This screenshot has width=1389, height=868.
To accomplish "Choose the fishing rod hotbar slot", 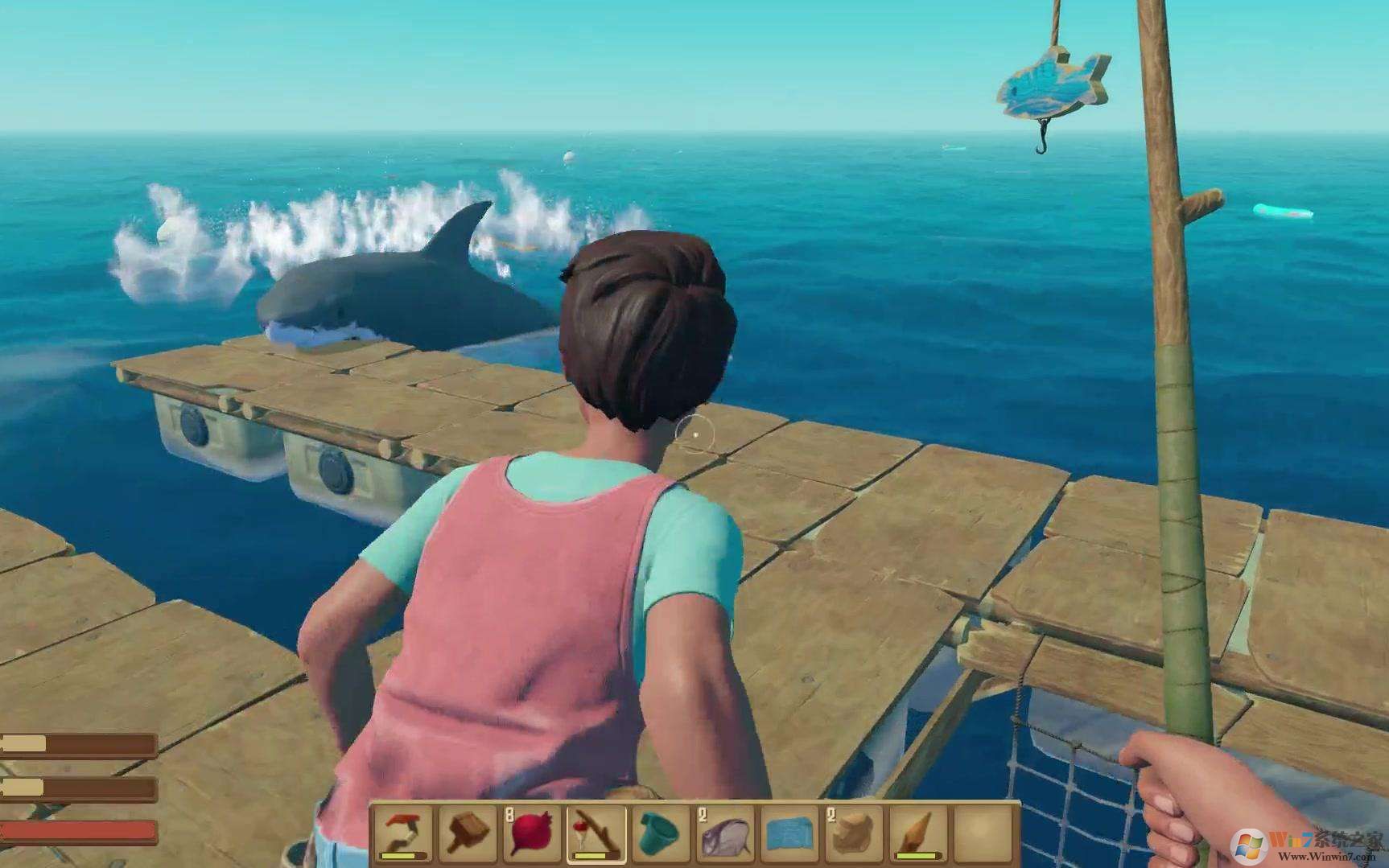I will (596, 833).
